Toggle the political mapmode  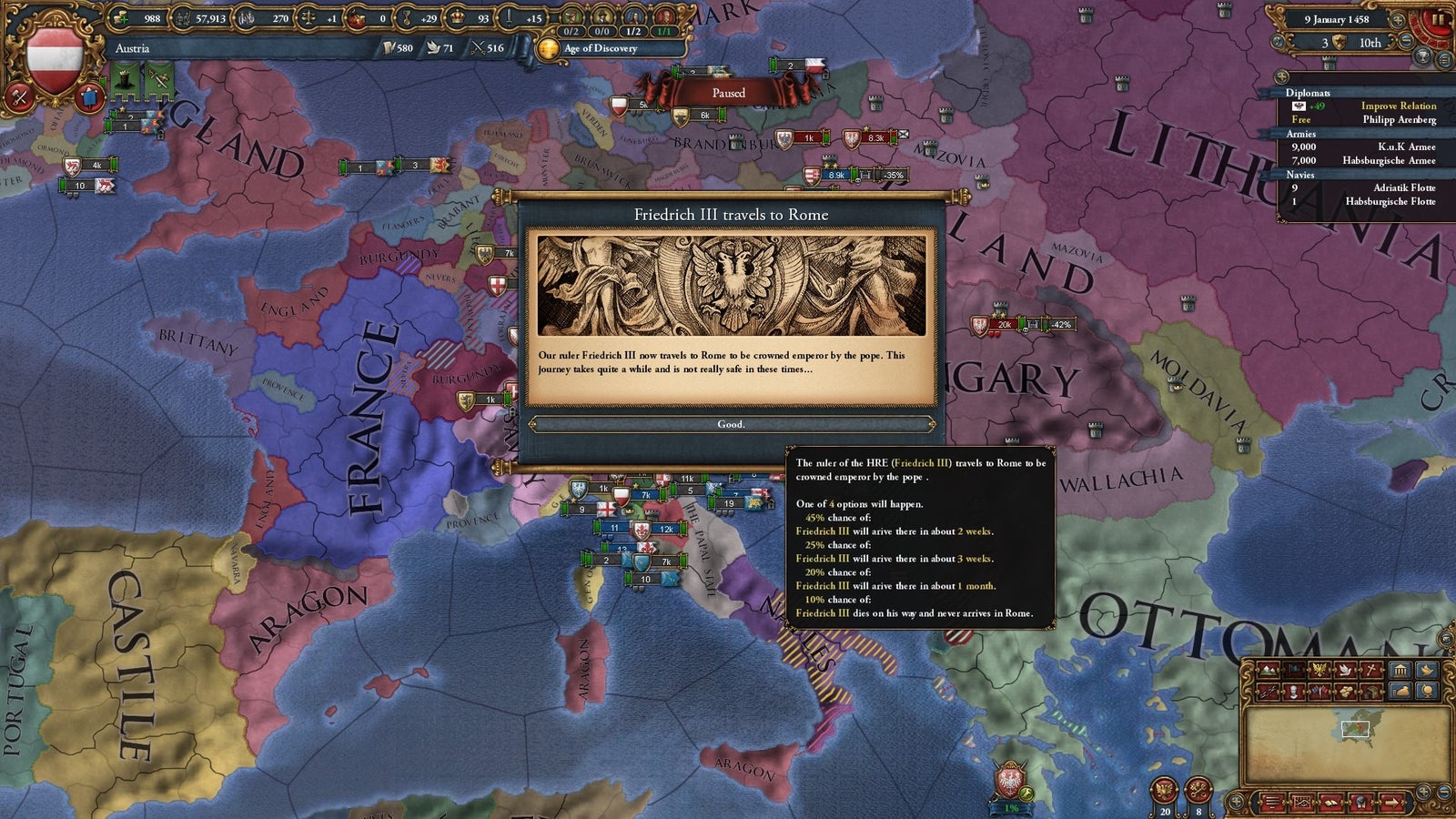click(x=1293, y=672)
